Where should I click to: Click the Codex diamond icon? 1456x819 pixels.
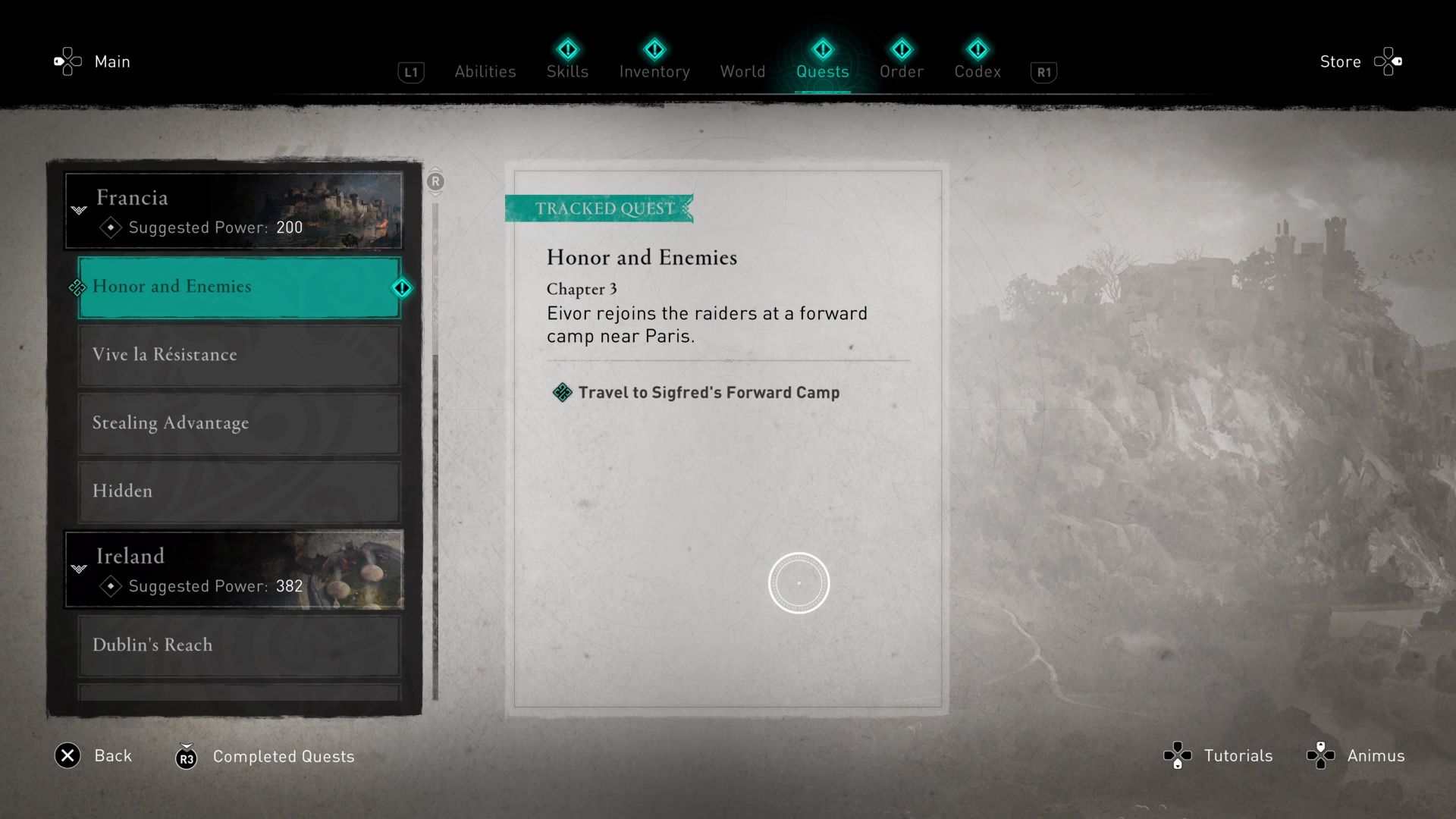pyautogui.click(x=977, y=50)
